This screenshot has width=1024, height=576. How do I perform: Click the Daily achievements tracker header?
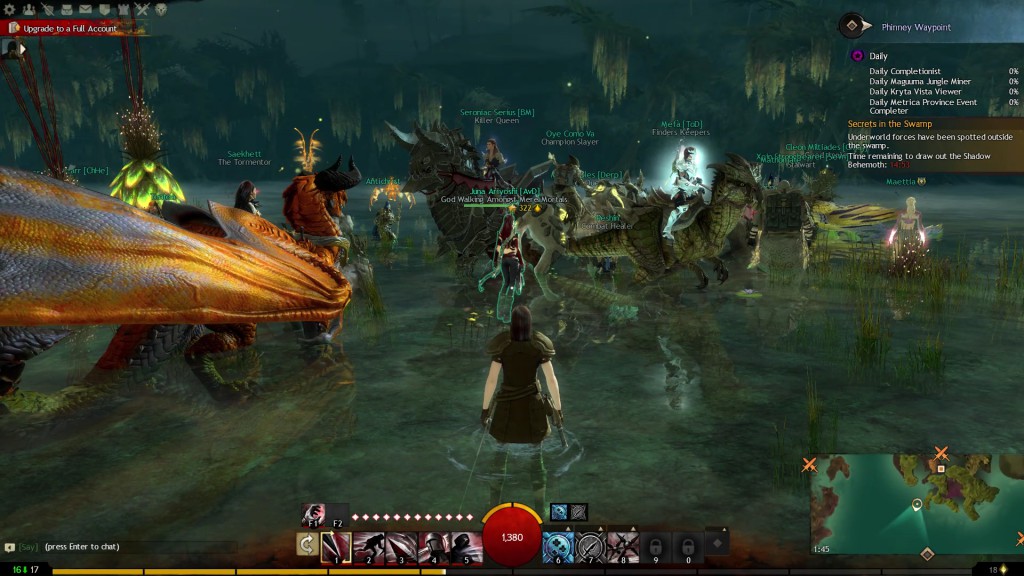[878, 56]
